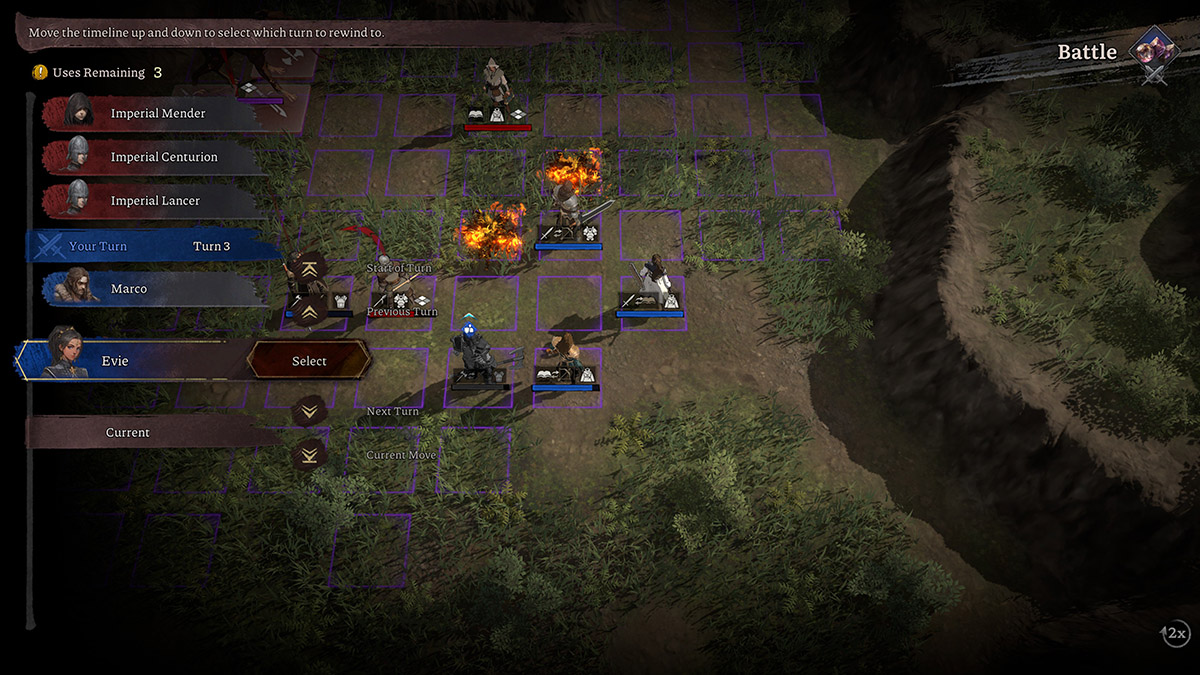Toggle the 2x speed button

(1176, 633)
